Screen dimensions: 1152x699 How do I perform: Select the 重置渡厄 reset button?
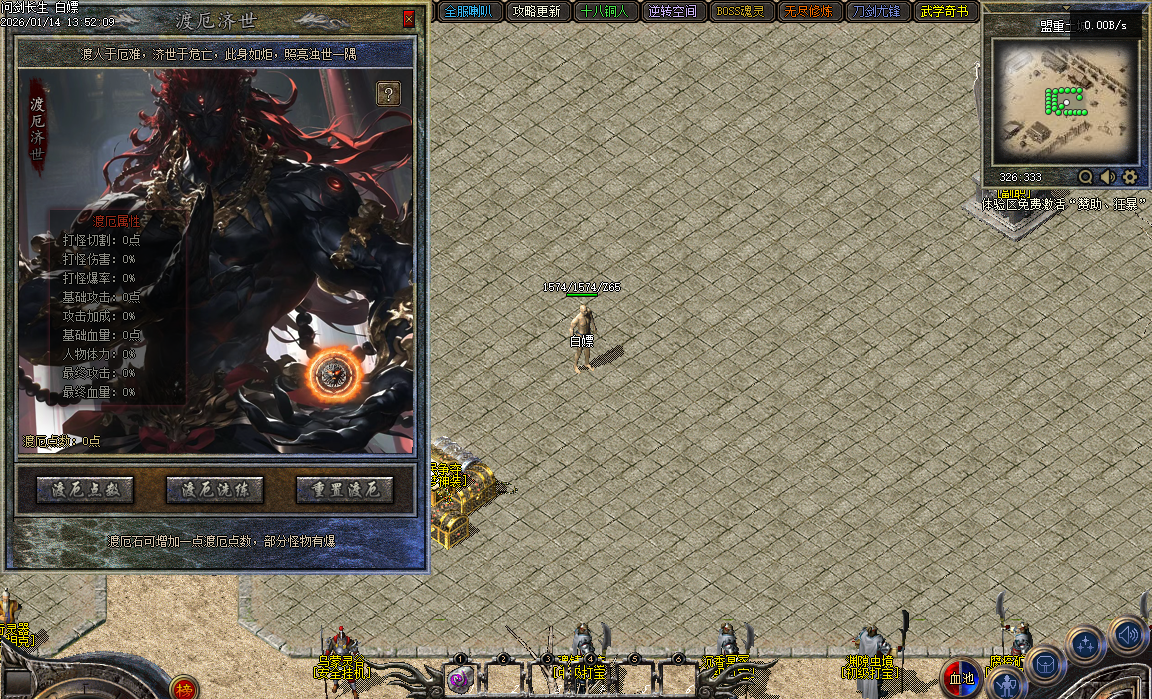345,490
